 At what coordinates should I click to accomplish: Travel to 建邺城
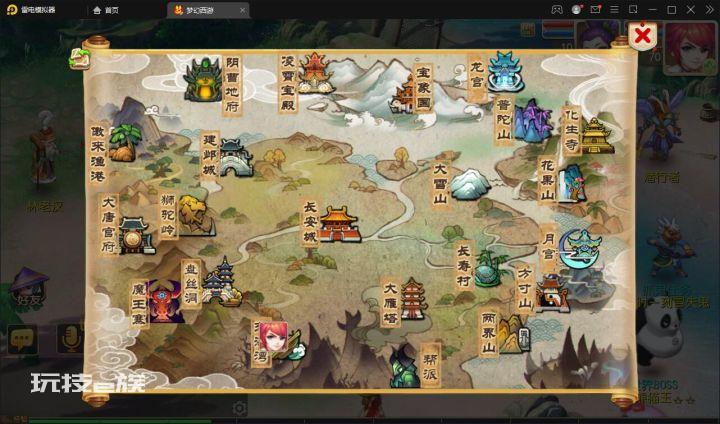coord(234,157)
